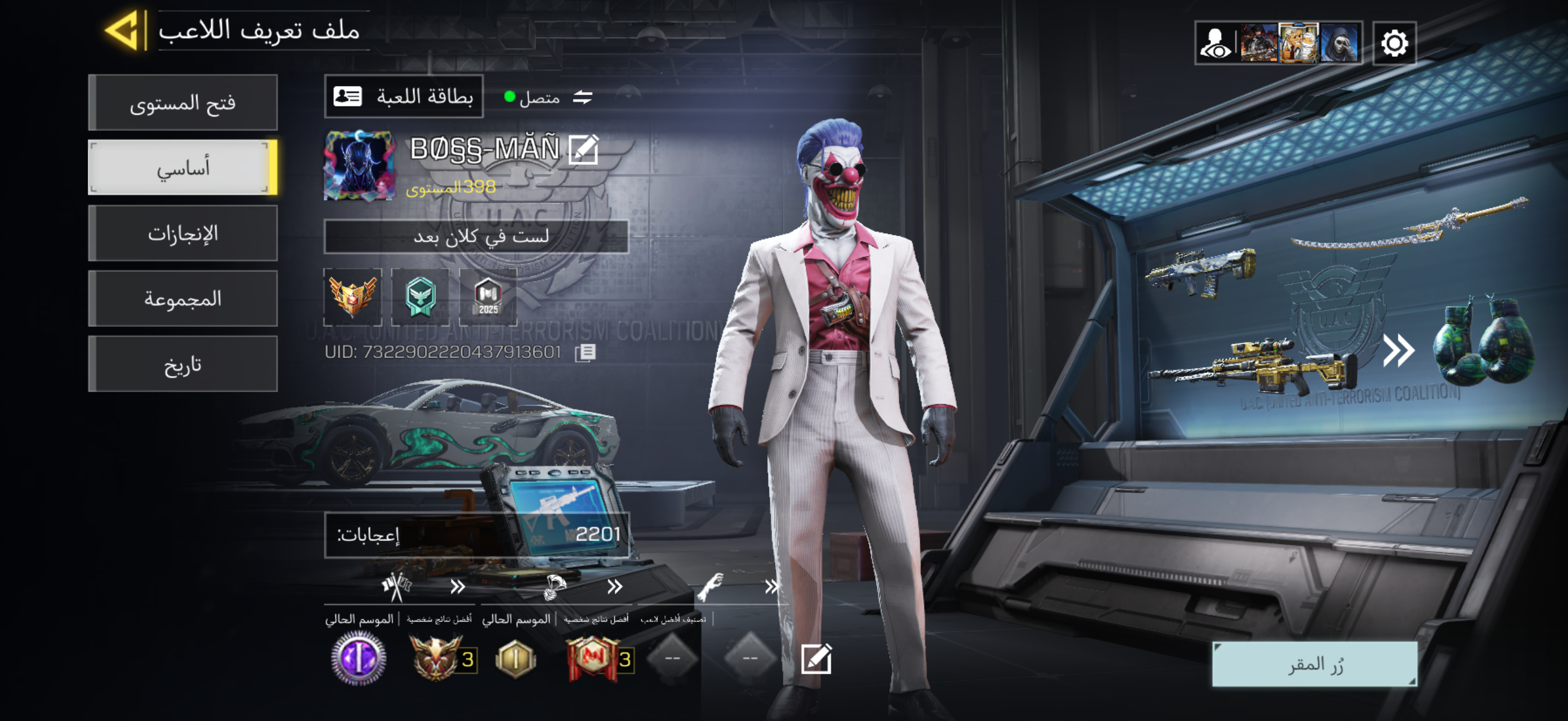Click the spectator eye icon
1568x721 pixels.
[1215, 43]
